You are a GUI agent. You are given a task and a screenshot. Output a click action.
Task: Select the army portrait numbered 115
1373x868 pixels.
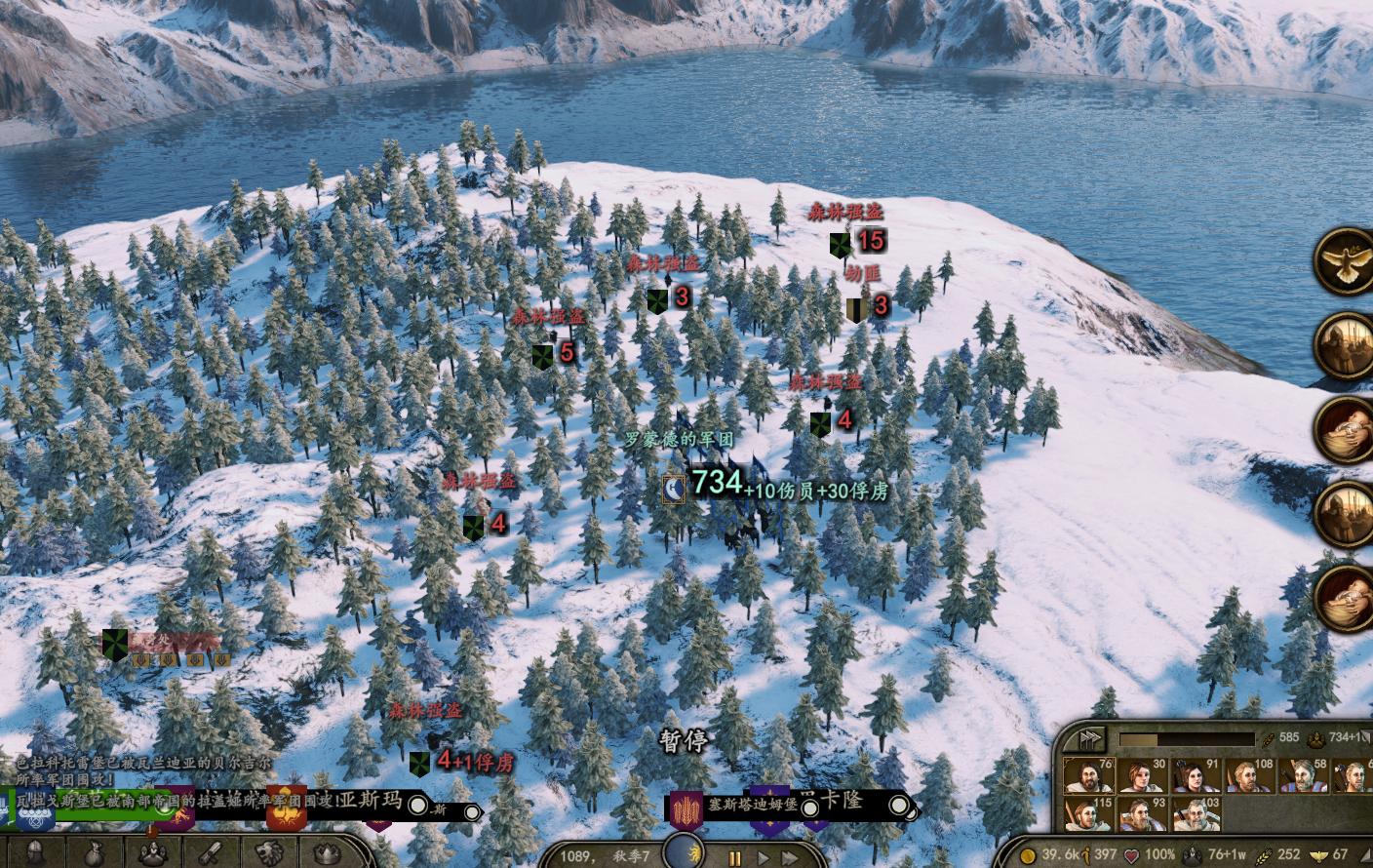pyautogui.click(x=1088, y=814)
